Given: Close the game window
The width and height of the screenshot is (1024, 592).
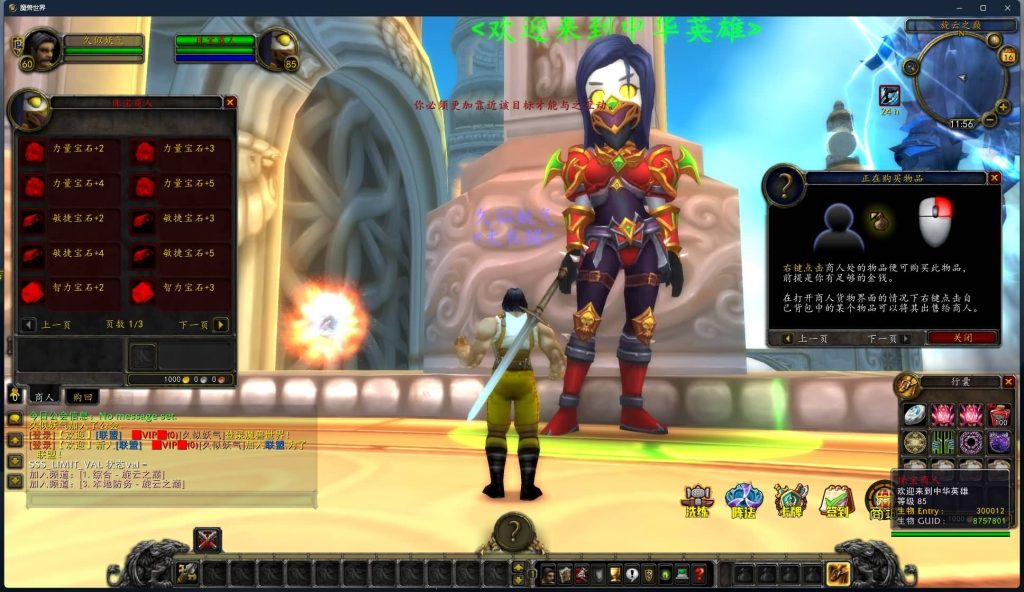Looking at the screenshot, I should point(1008,8).
